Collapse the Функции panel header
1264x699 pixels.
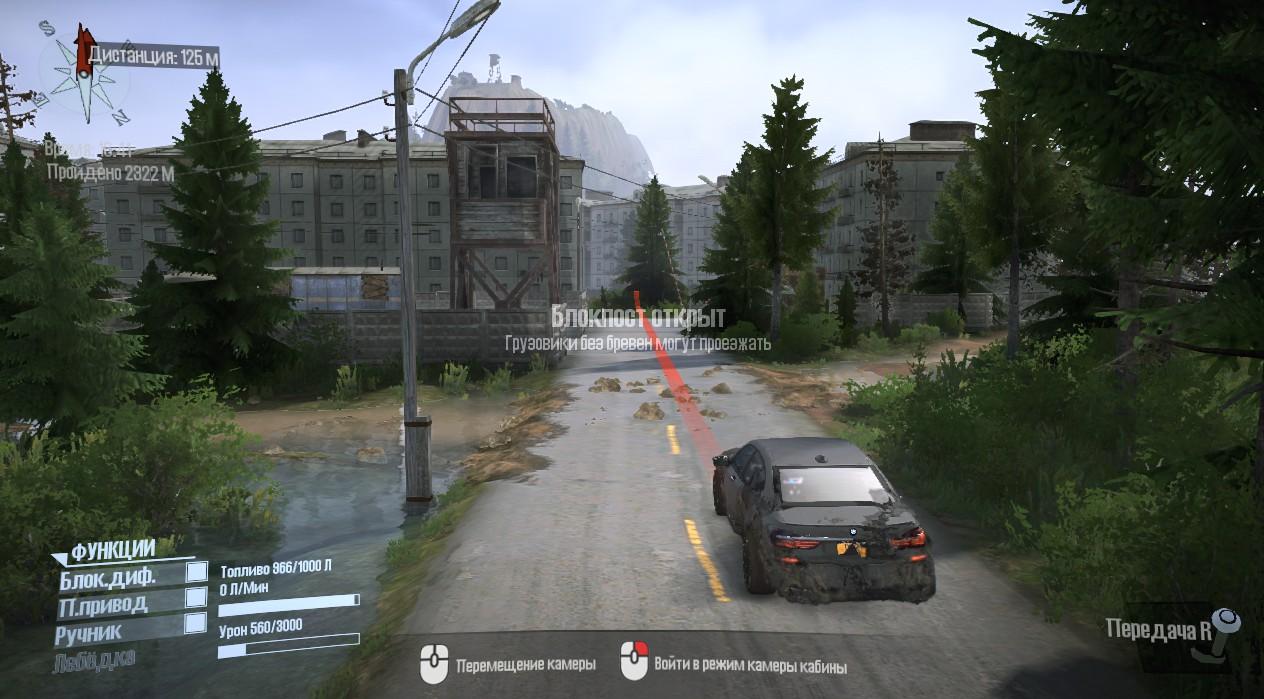(112, 549)
